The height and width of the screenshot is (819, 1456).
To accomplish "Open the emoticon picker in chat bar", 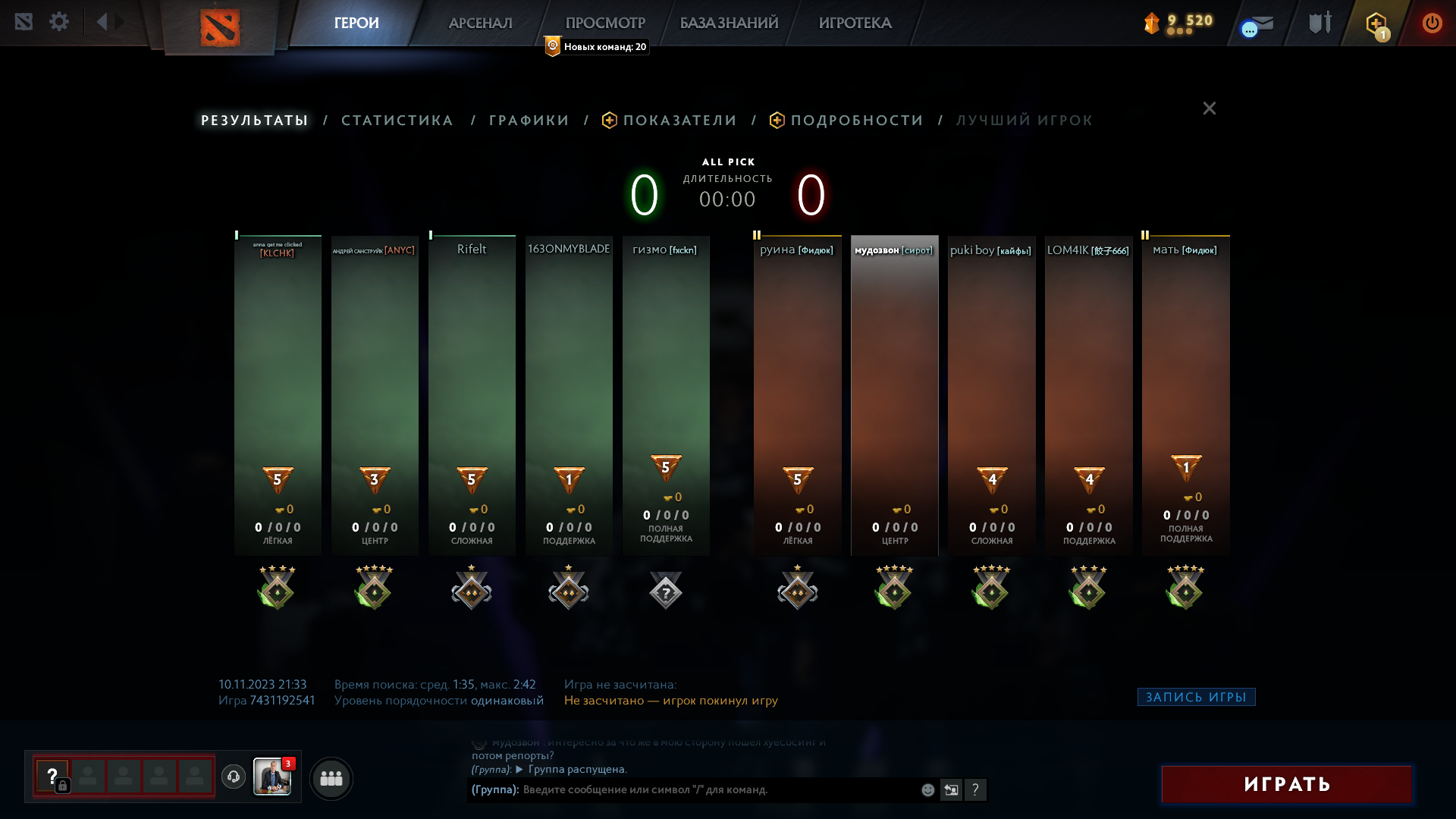I will pos(927,789).
